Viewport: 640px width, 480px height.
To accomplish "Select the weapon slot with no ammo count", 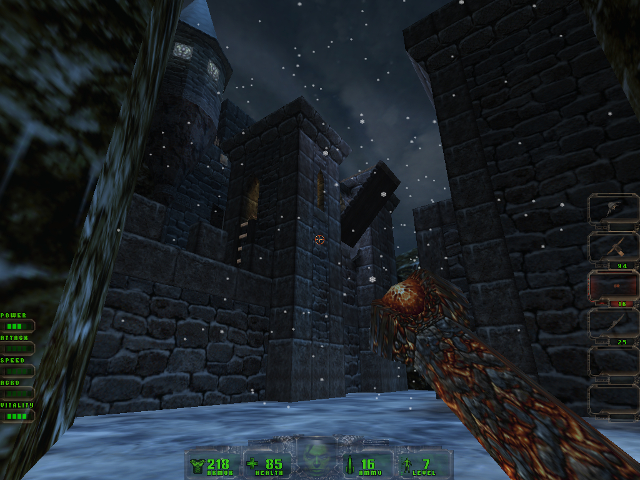I will (x=612, y=210).
